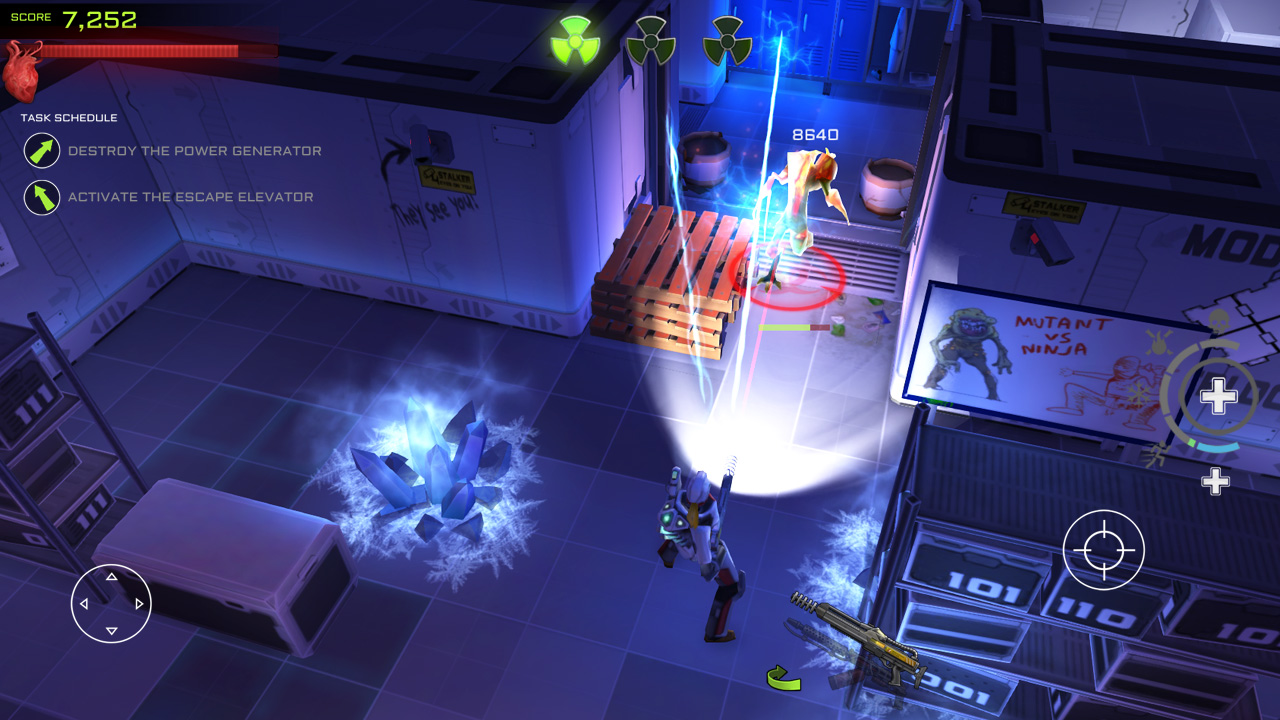Click the rightmost radiation hazard icon

tap(730, 41)
